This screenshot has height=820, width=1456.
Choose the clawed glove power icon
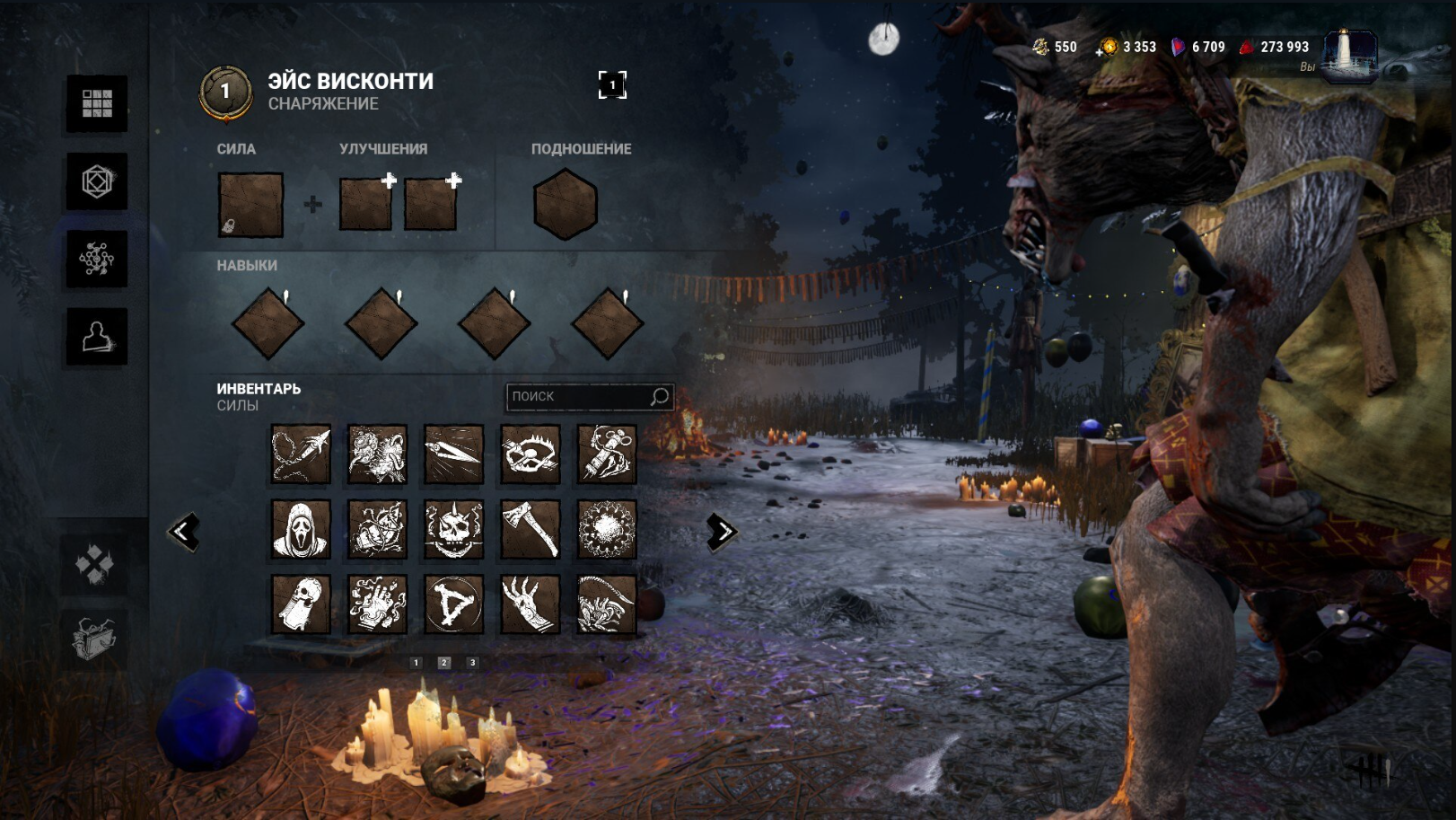(x=531, y=604)
